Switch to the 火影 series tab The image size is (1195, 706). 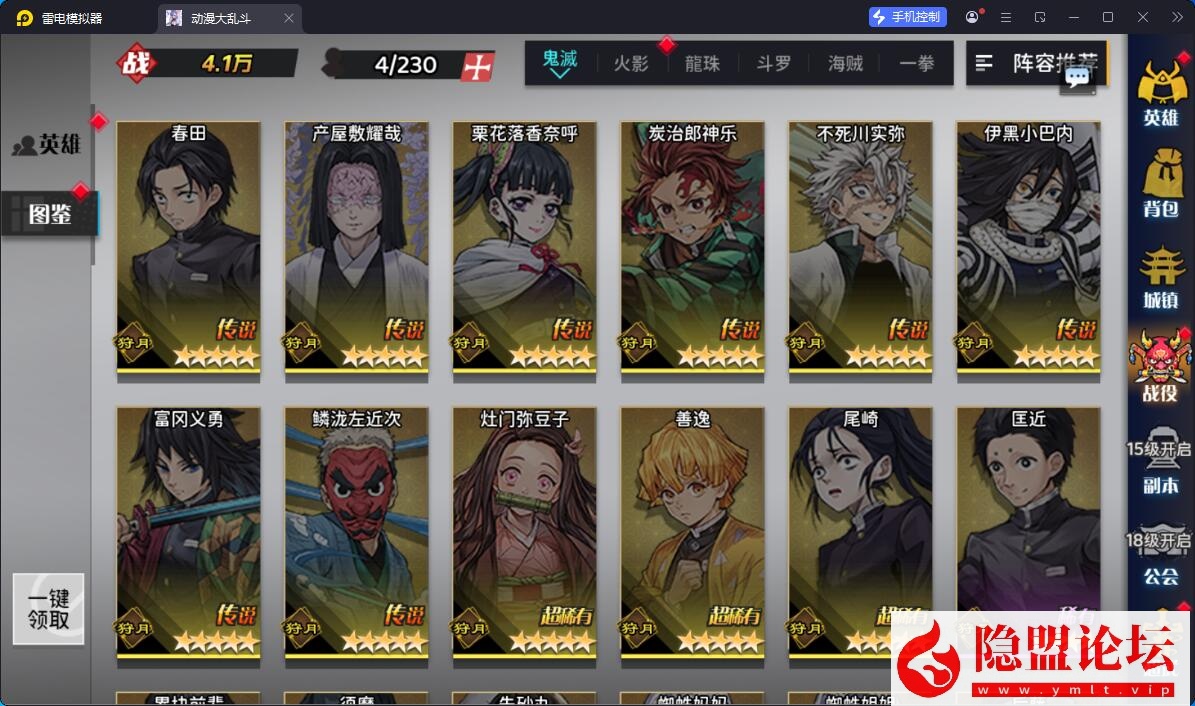click(630, 63)
